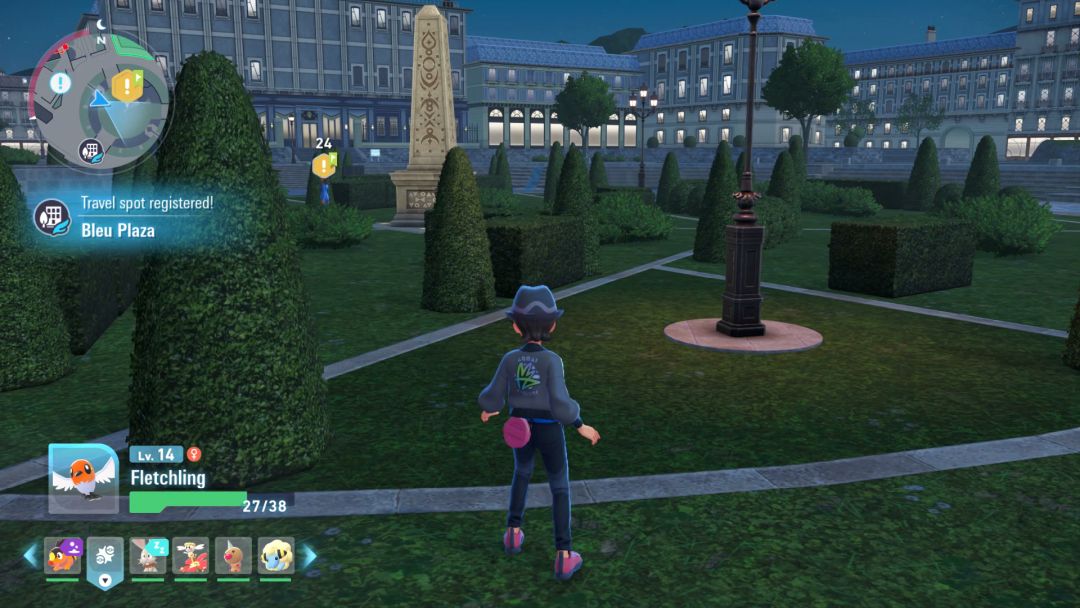Click the party bar's left arrow

click(x=30, y=556)
